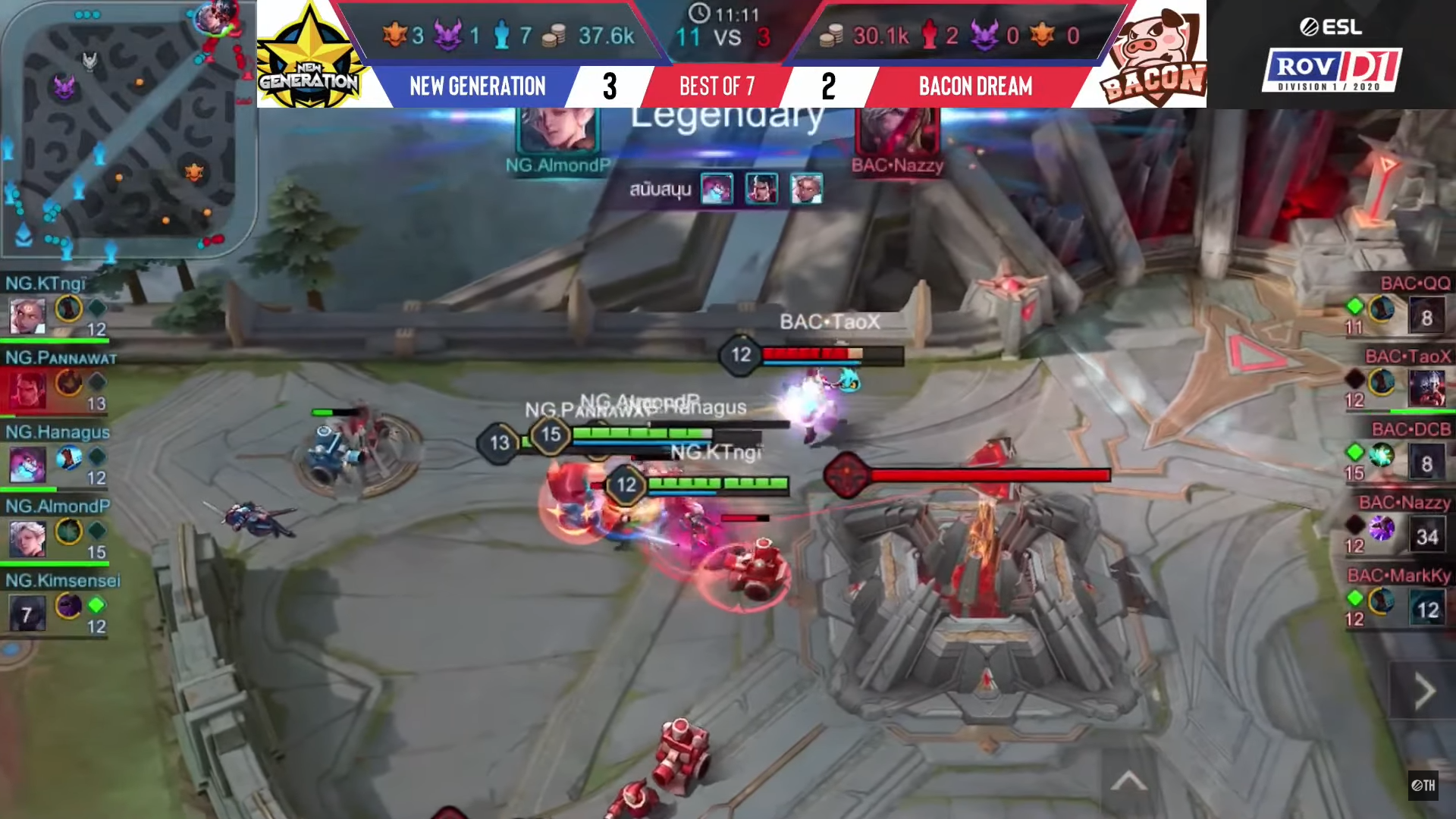
Task: Open the bottom panel with the up arrow
Action: coord(1128,781)
